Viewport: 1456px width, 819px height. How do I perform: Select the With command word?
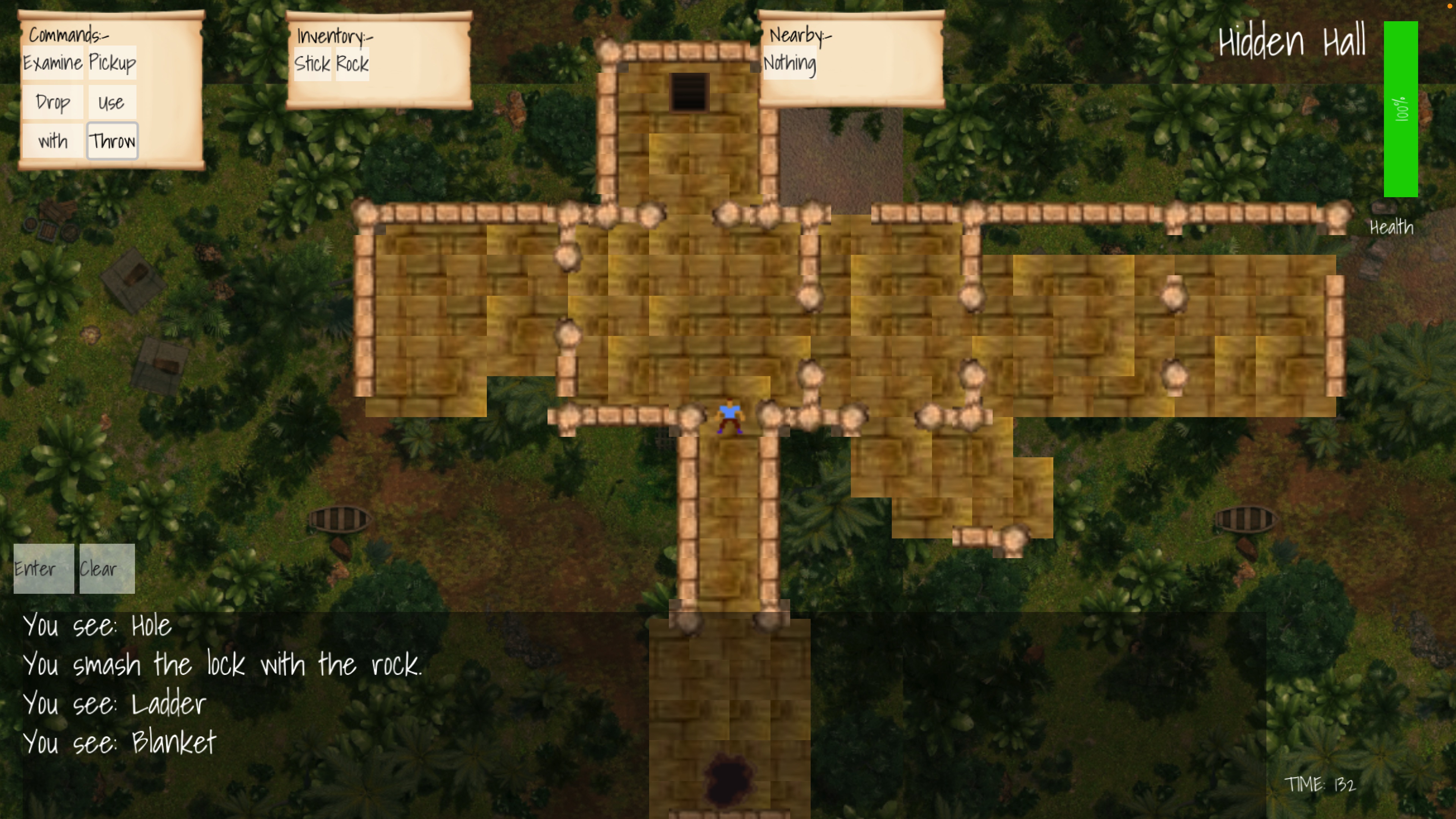click(x=53, y=141)
